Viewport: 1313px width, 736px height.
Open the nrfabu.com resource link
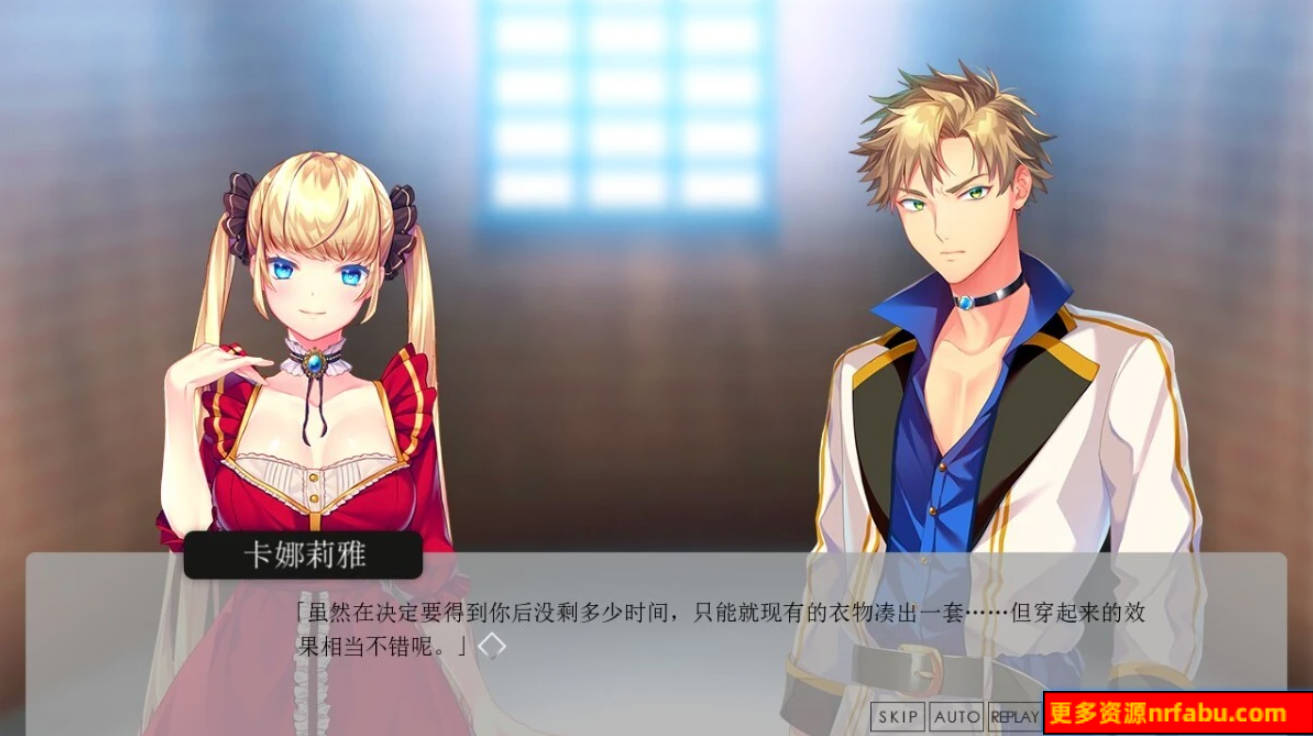(x=1165, y=714)
